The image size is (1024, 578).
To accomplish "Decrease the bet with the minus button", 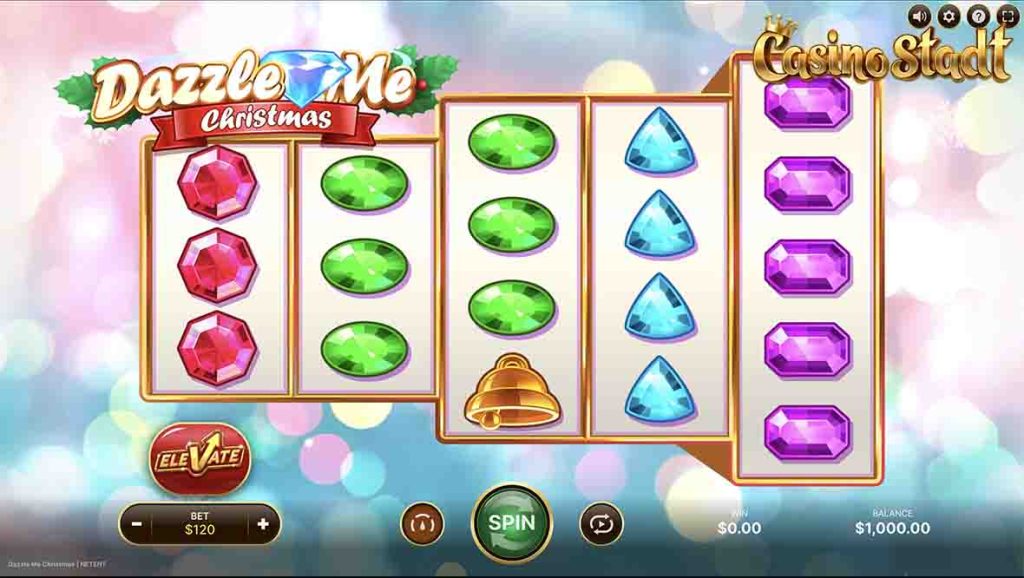I will pyautogui.click(x=136, y=523).
